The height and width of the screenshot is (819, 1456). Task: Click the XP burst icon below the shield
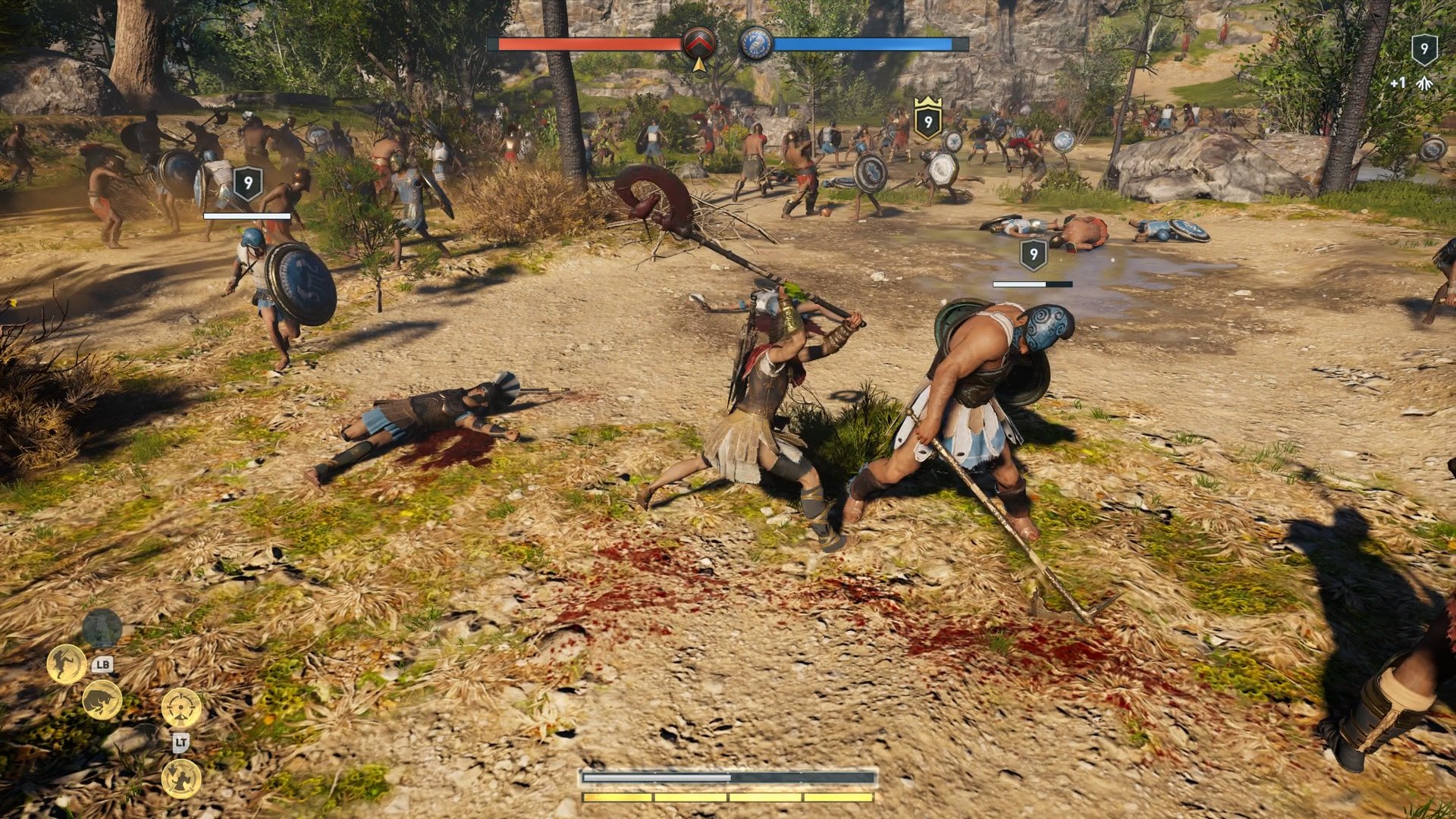[x=1424, y=83]
